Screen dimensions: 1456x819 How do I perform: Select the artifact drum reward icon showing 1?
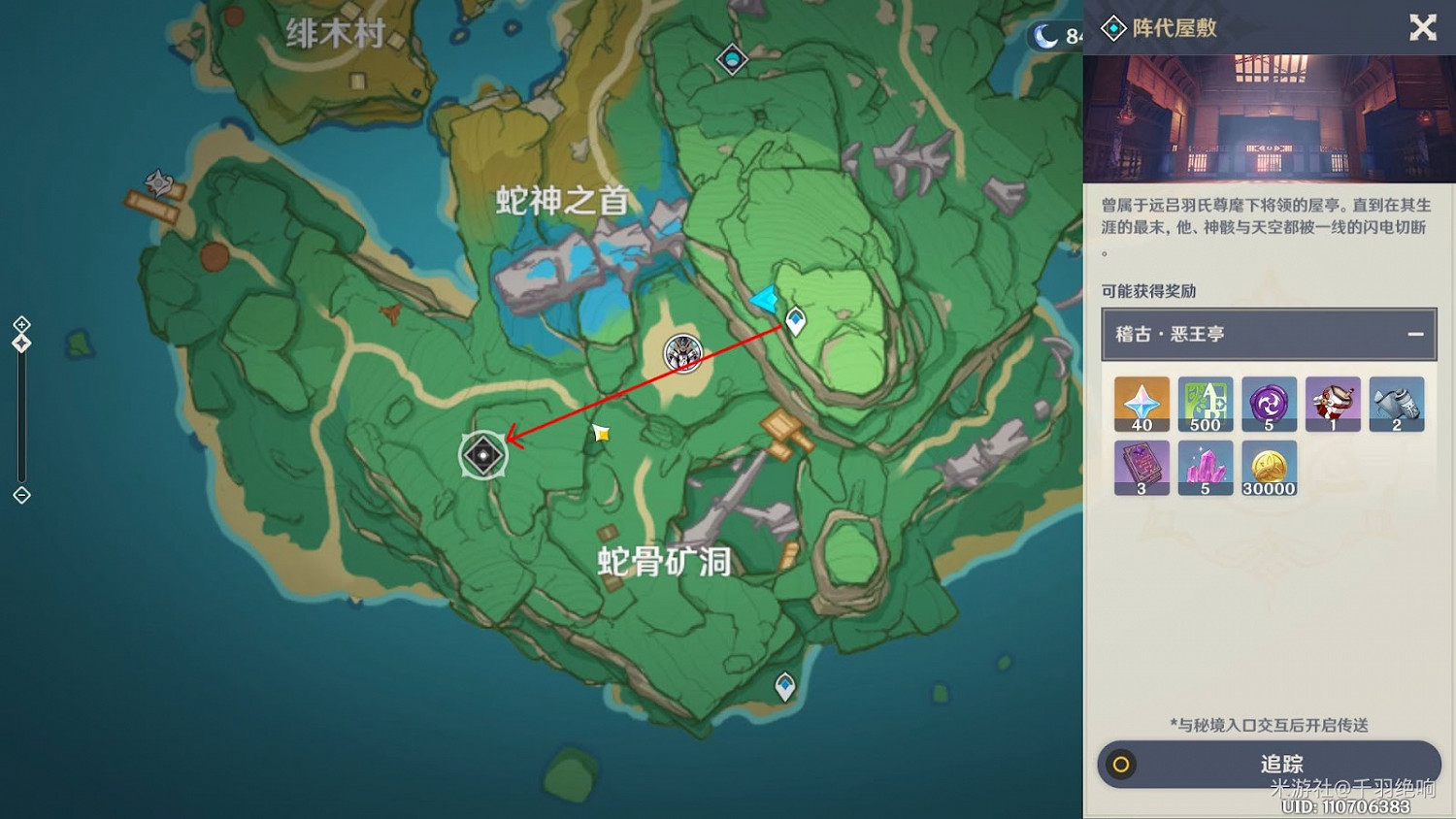(1333, 405)
